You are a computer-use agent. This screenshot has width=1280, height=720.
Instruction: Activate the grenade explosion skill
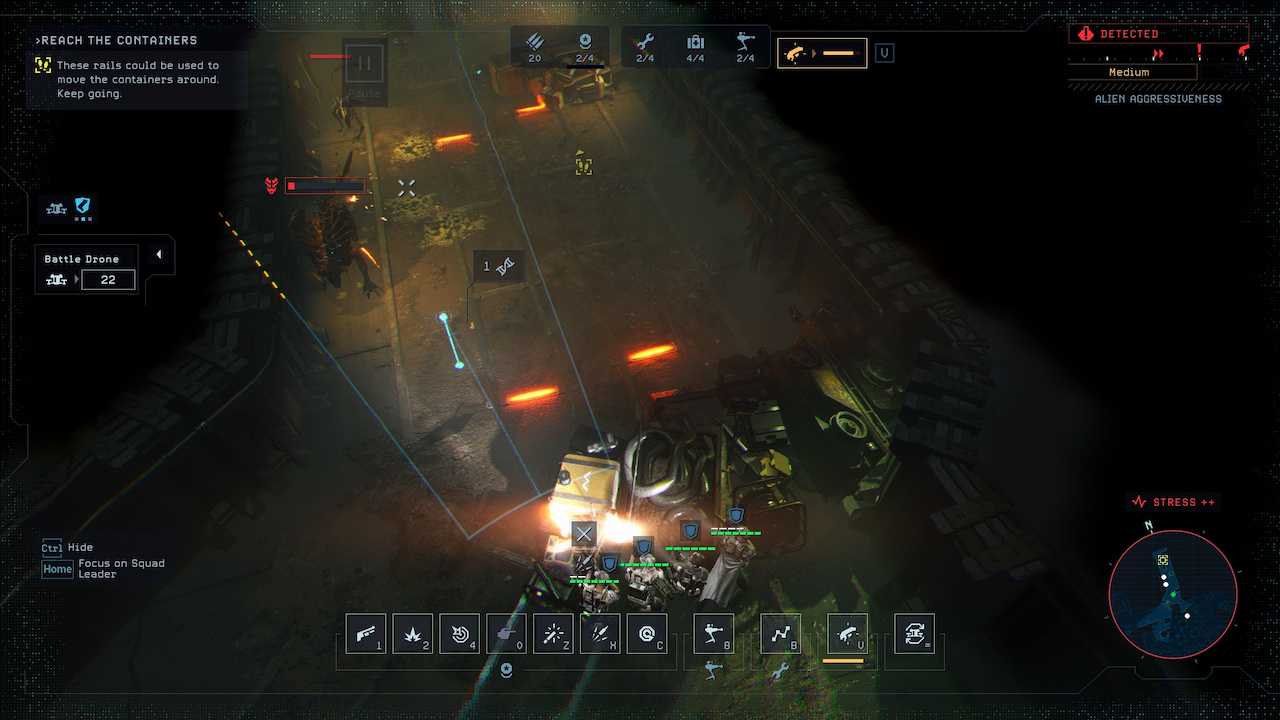click(413, 633)
